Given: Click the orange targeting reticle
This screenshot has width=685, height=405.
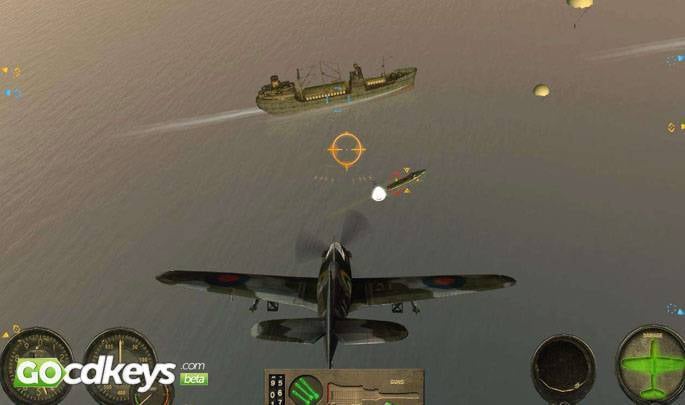Looking at the screenshot, I should [x=346, y=150].
